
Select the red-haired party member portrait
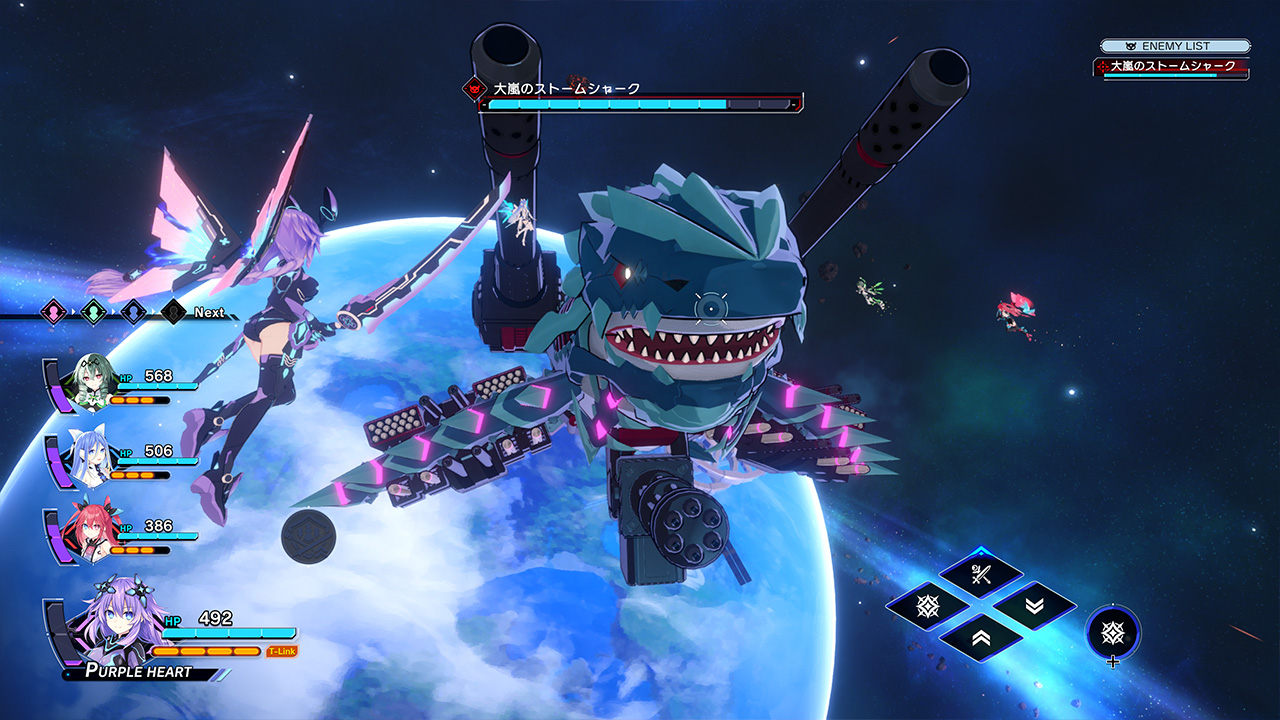83,532
